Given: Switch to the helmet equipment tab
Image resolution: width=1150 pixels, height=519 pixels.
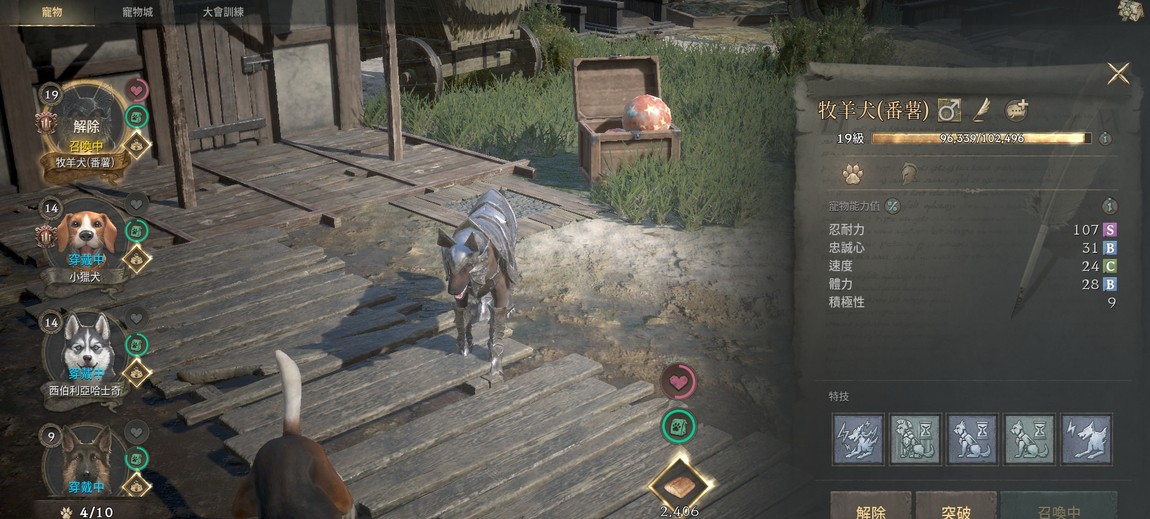Looking at the screenshot, I should coord(908,175).
